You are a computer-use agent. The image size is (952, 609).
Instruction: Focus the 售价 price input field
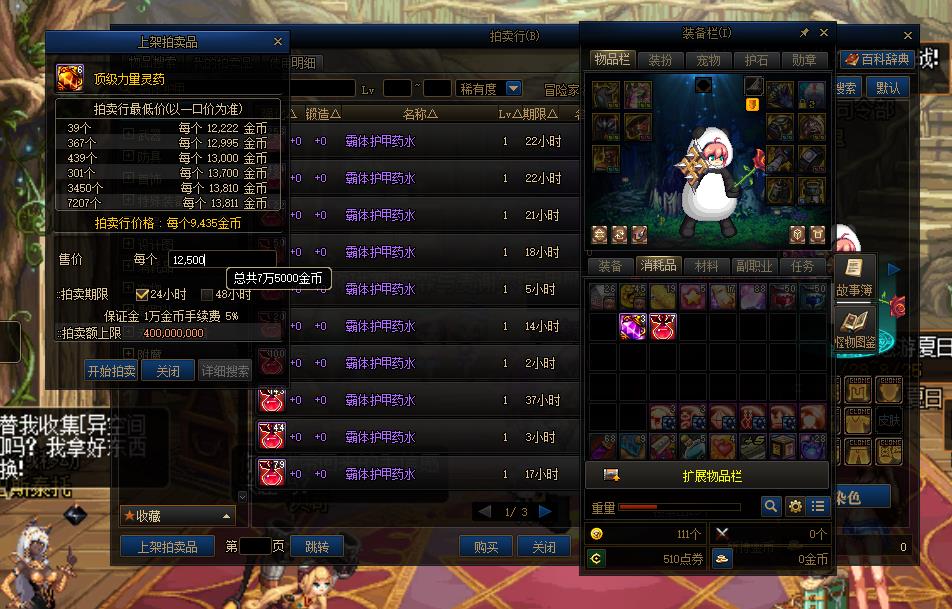click(220, 260)
